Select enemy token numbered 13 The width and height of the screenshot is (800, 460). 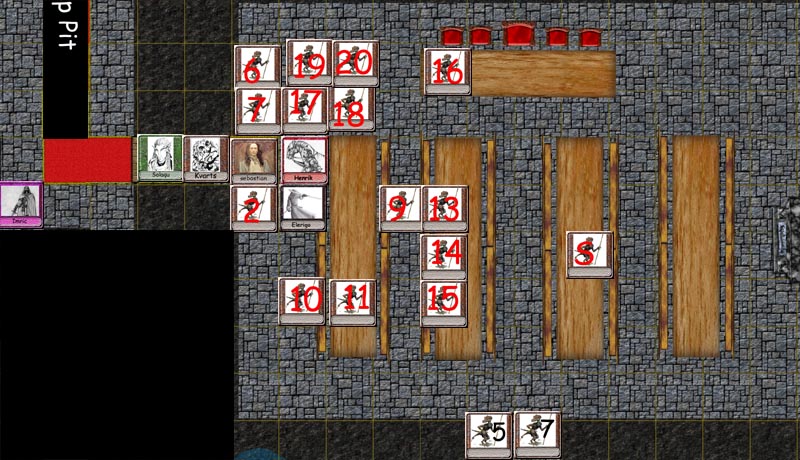[445, 207]
